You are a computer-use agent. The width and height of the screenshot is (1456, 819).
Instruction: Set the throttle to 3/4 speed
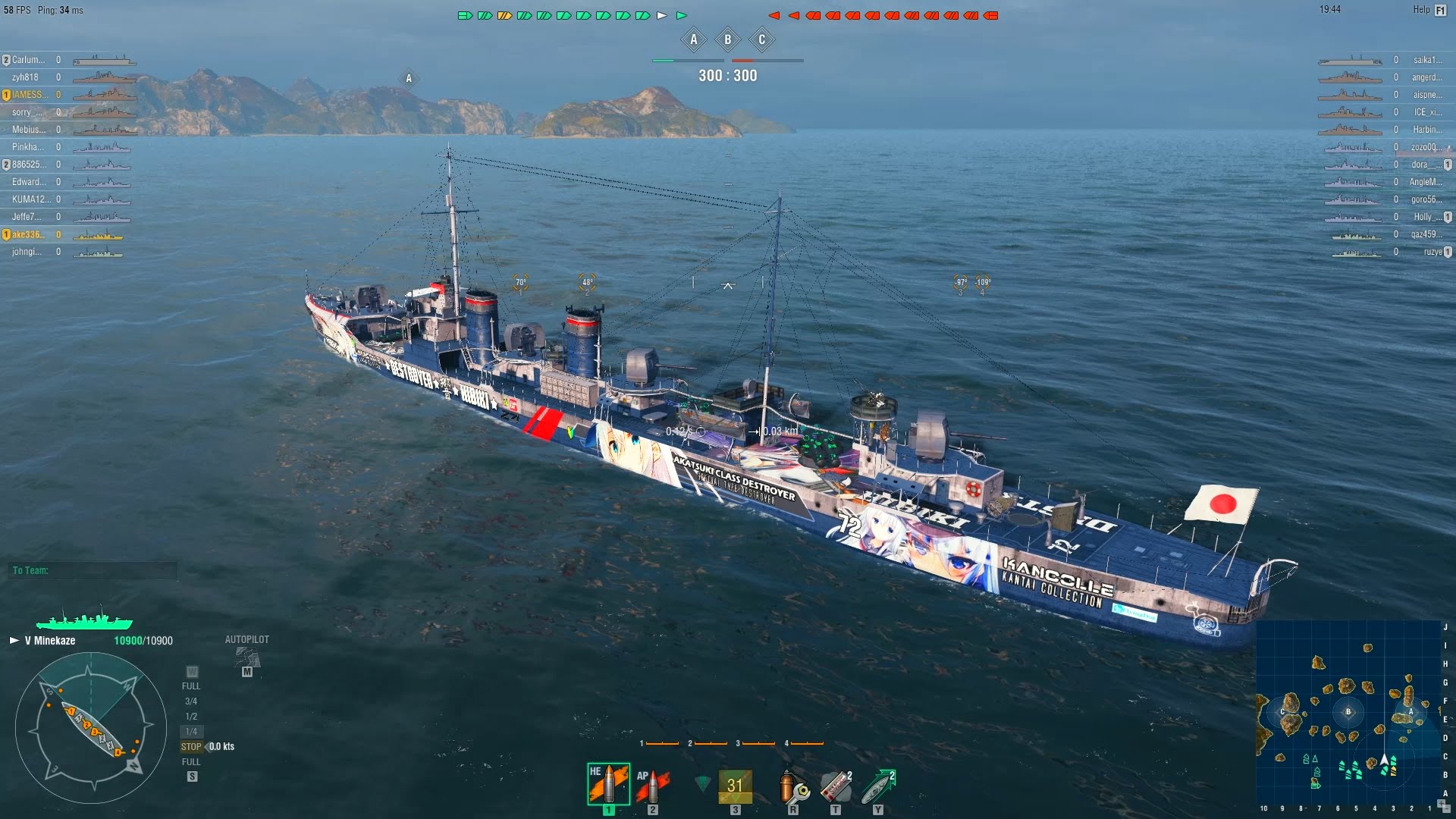click(191, 701)
